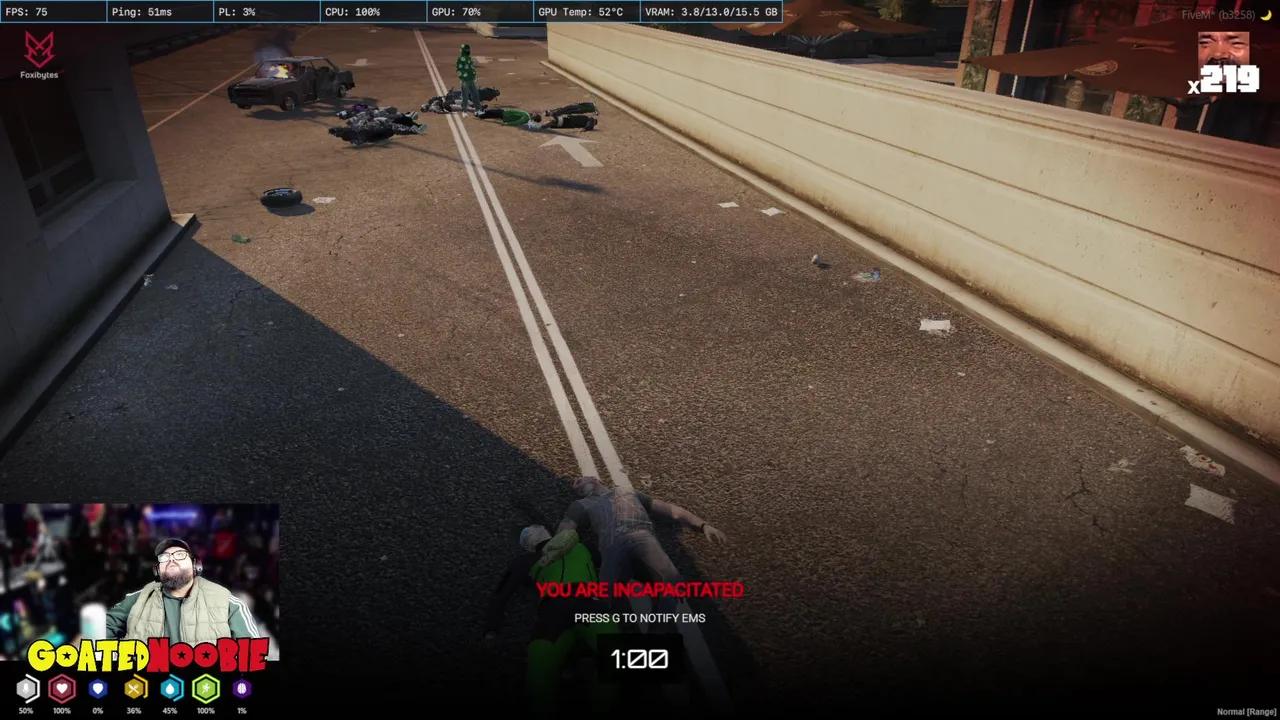The width and height of the screenshot is (1280, 720).
Task: Select the water droplet thirst icon
Action: tap(169, 688)
